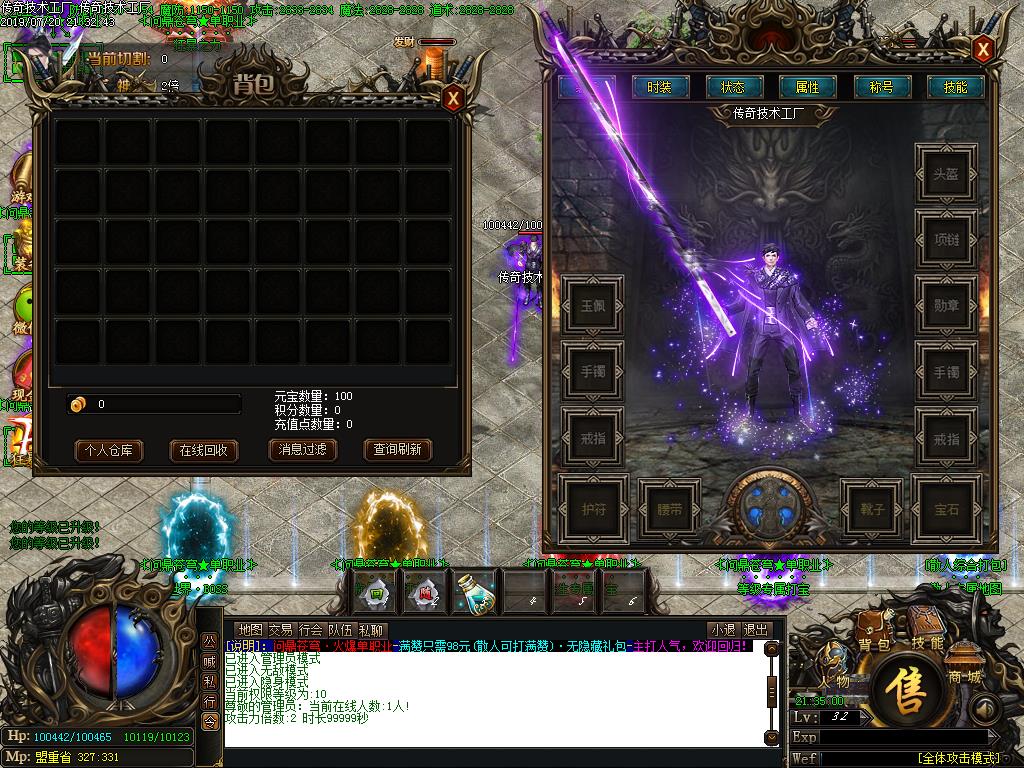Image resolution: width=1024 pixels, height=768 pixels.
Task: Close the character equipment panel
Action: point(983,48)
